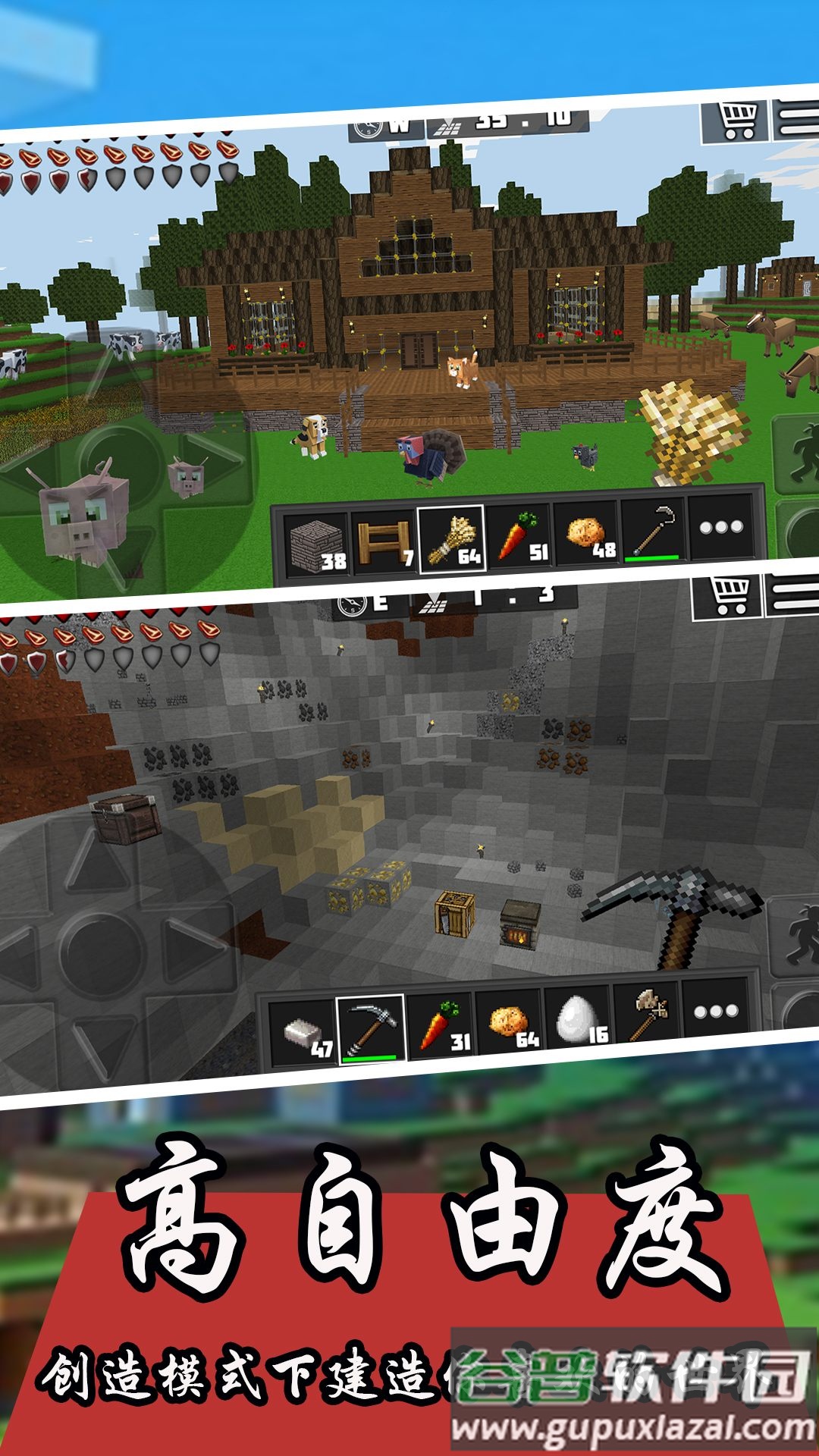Image resolution: width=819 pixels, height=1456 pixels.
Task: Select the potato stack of 64
Action: point(509,1021)
